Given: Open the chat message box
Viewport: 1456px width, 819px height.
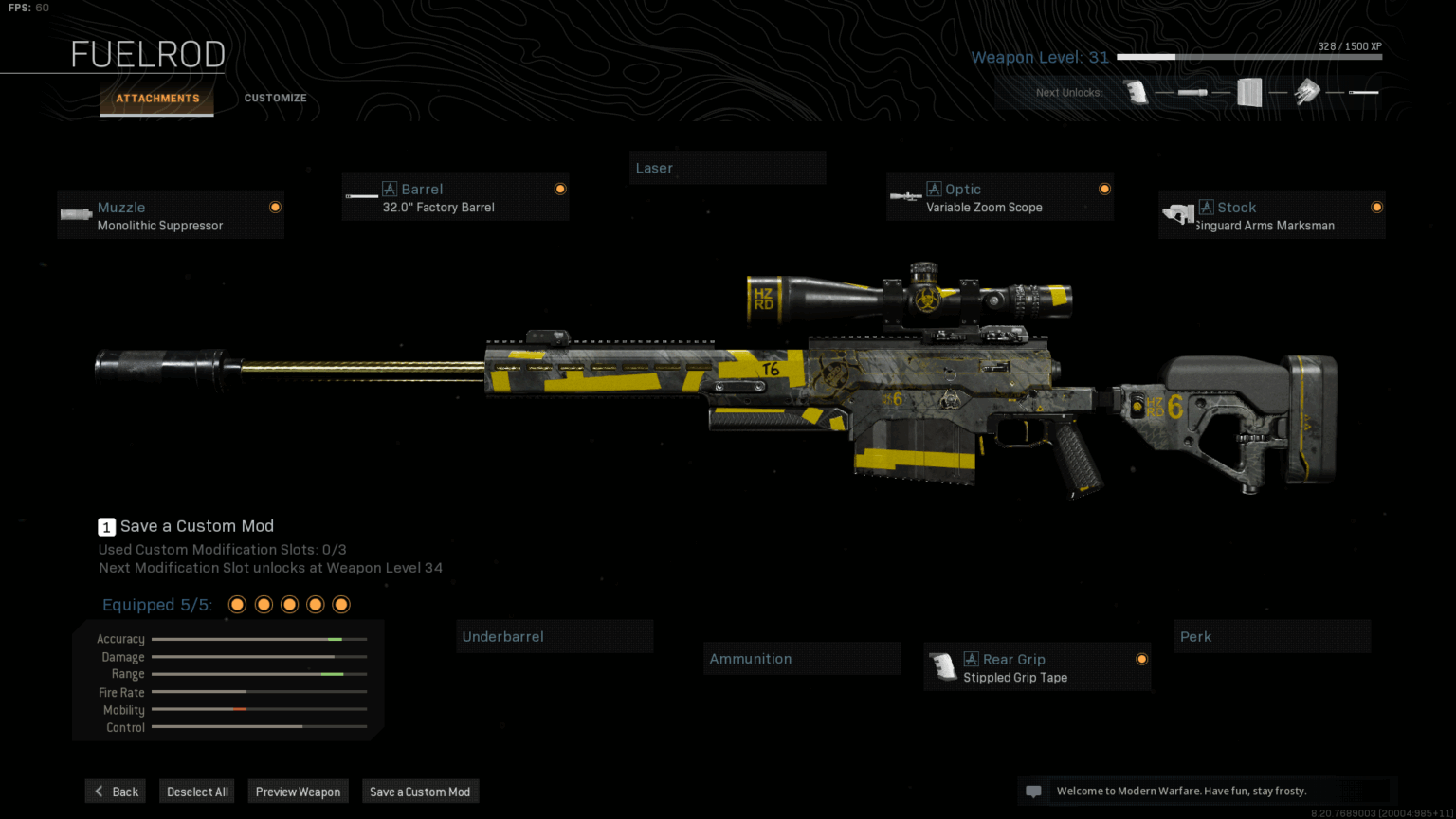Looking at the screenshot, I should click(1034, 792).
